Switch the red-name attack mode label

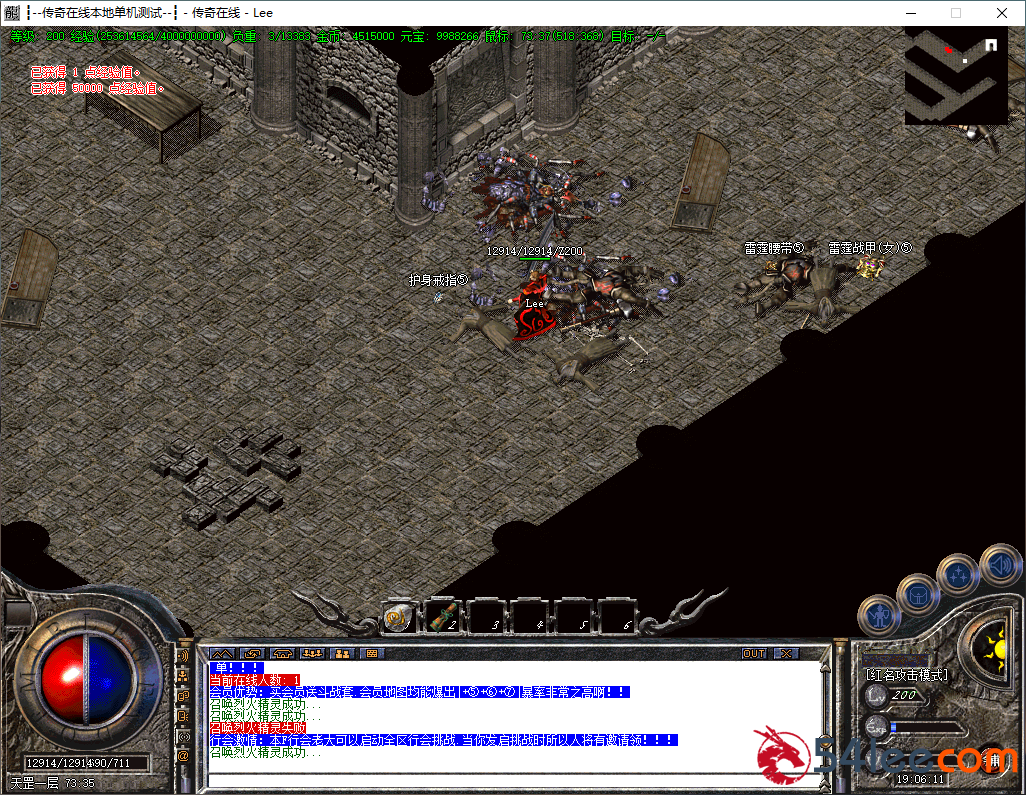click(x=906, y=675)
